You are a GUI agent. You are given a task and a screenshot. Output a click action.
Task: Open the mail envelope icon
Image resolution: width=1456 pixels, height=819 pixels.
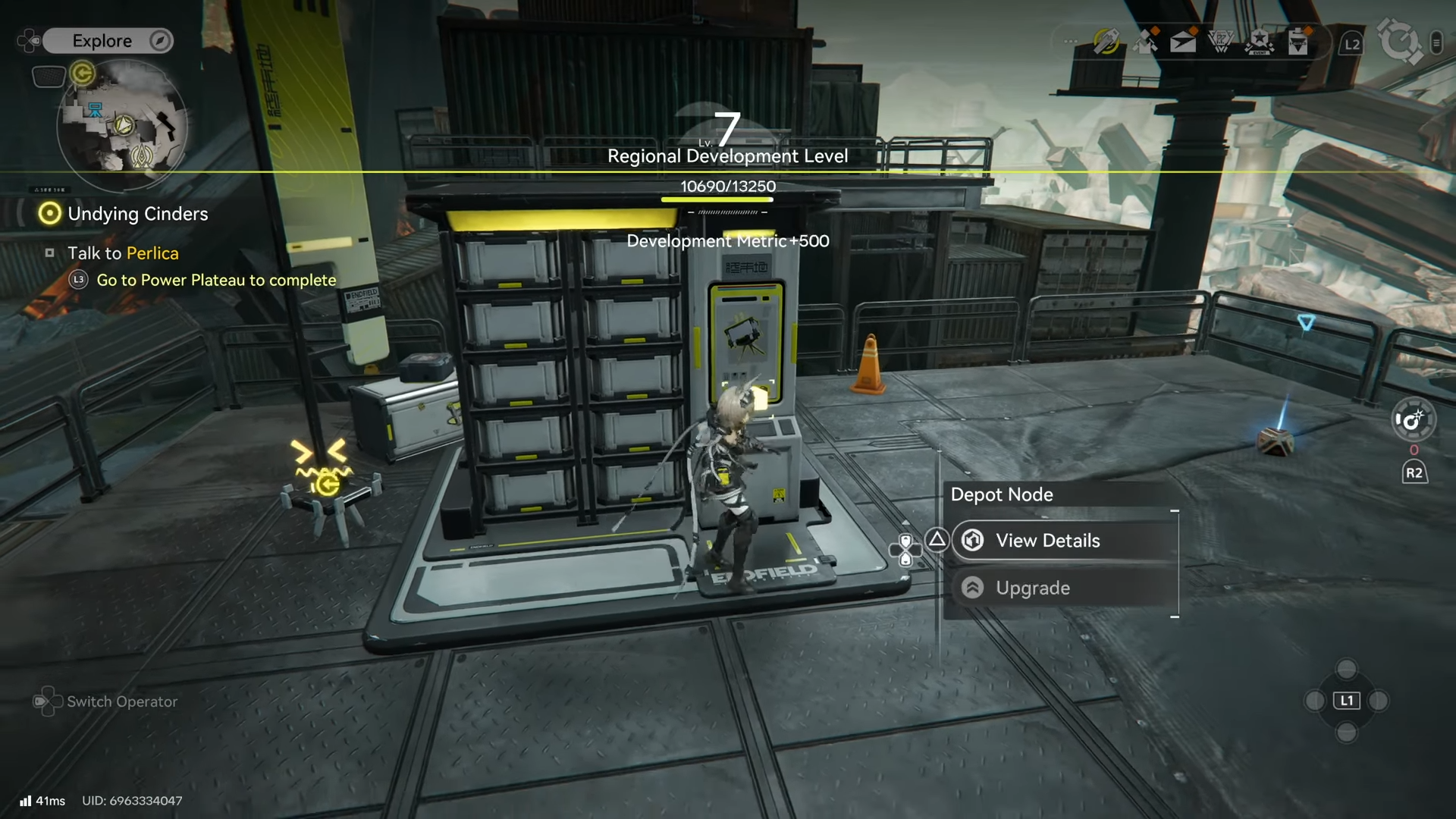tap(1183, 42)
